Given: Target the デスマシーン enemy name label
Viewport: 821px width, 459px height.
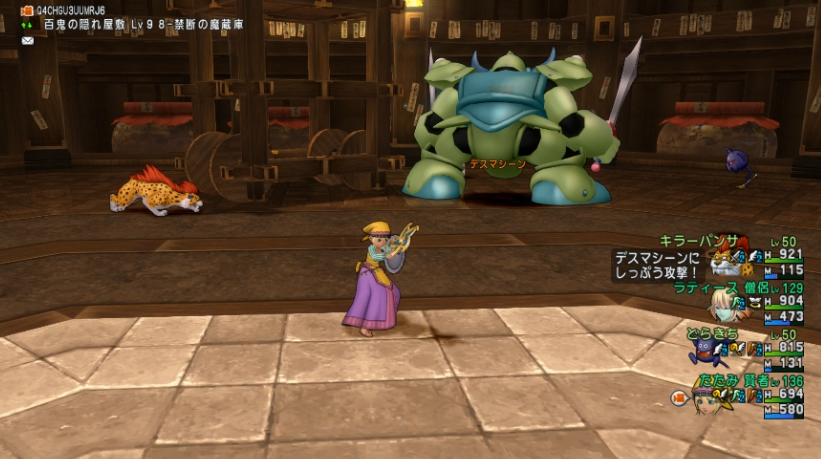Looking at the screenshot, I should pyautogui.click(x=499, y=164).
